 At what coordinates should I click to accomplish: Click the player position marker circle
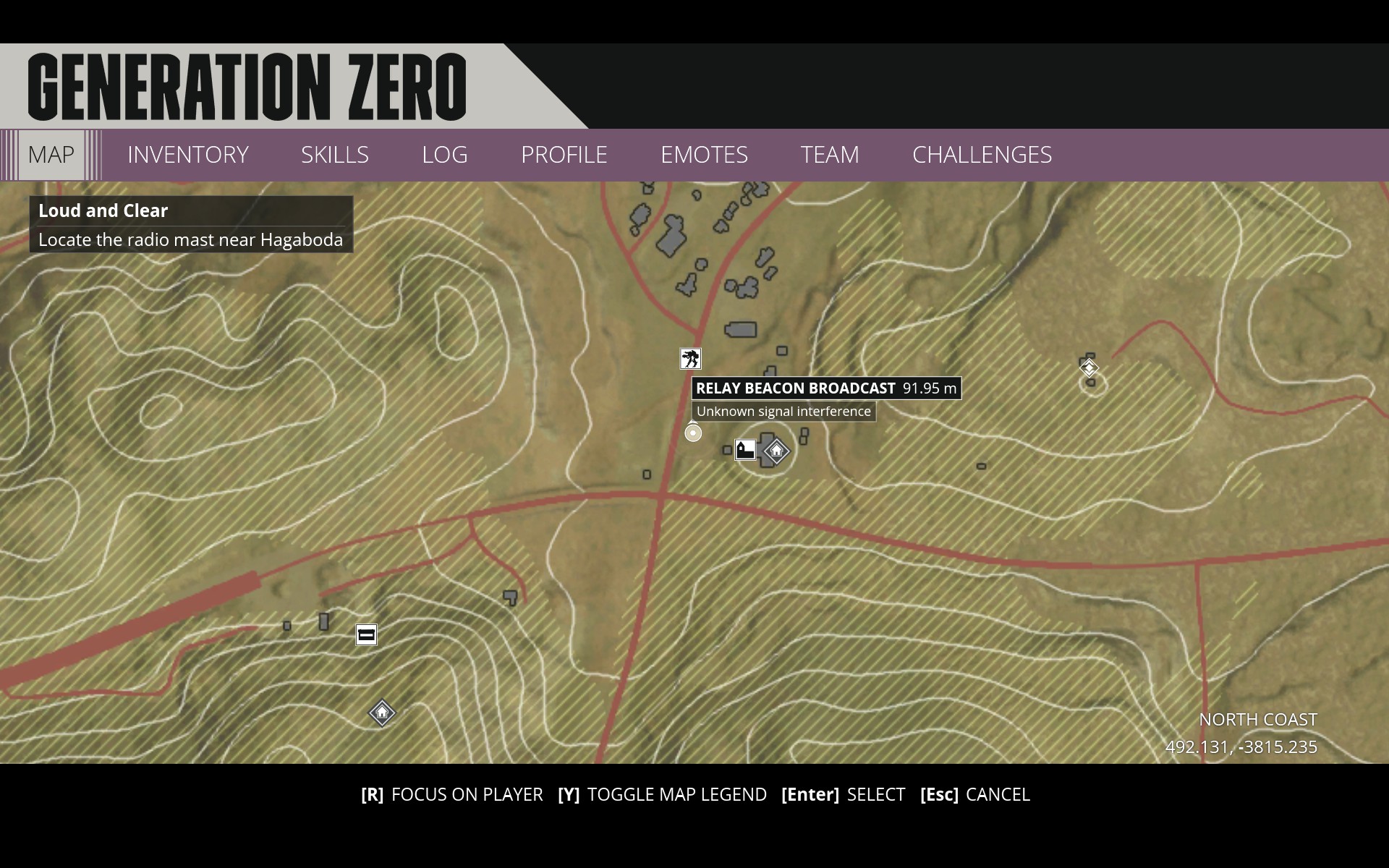692,433
